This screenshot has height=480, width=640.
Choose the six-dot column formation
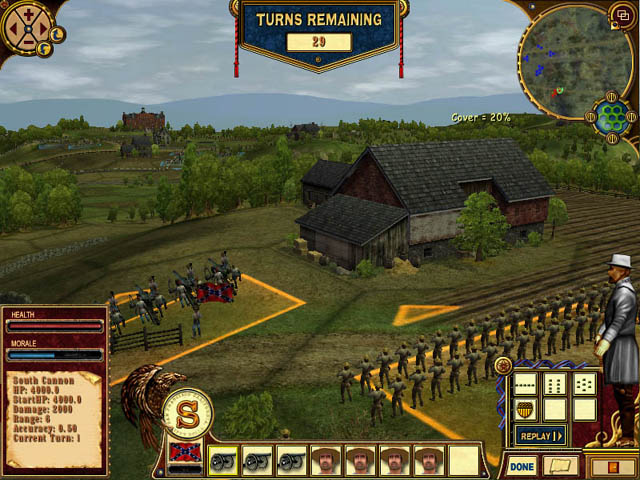pos(556,384)
